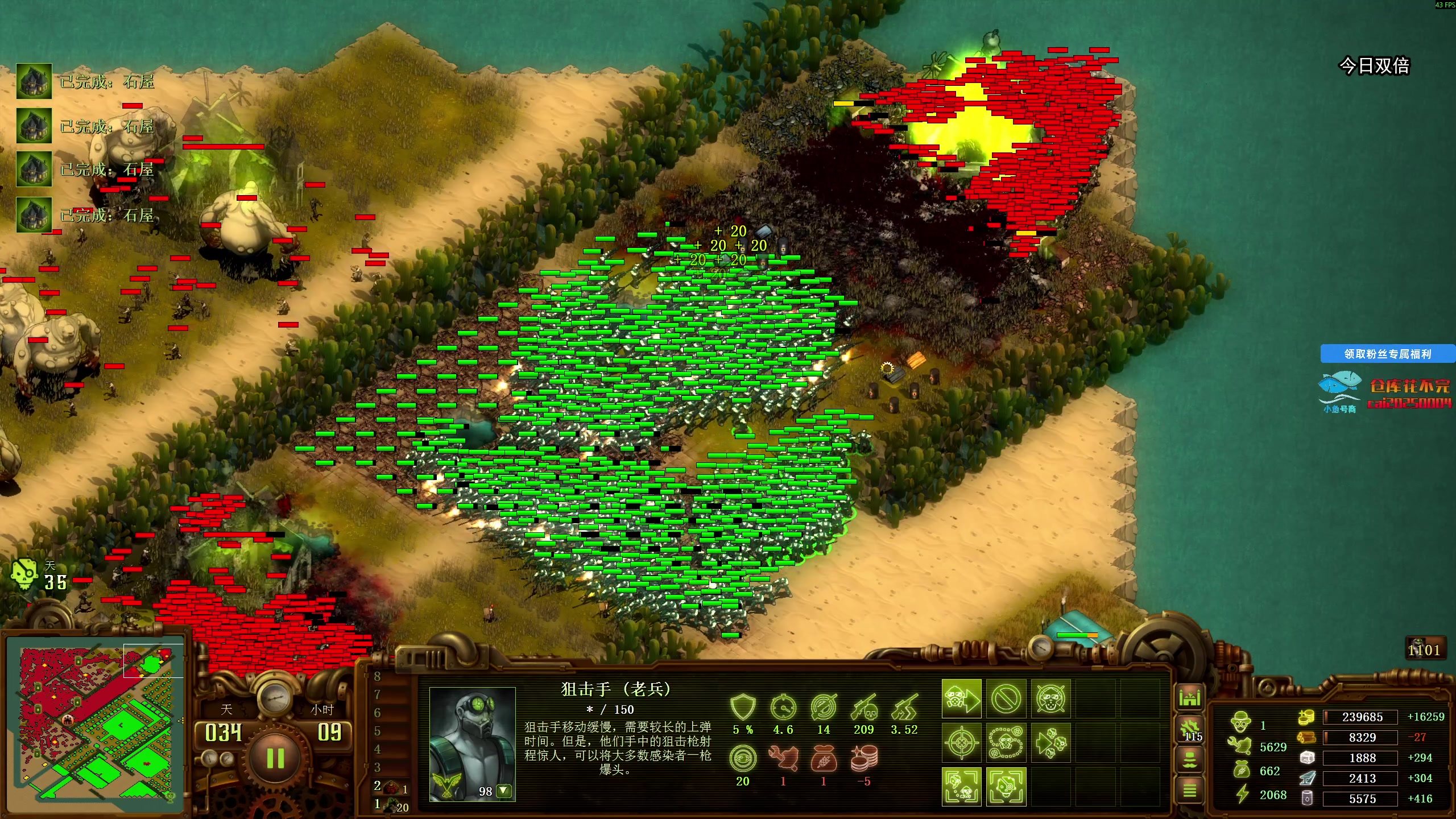Open the main menu with three bars

(x=1190, y=790)
